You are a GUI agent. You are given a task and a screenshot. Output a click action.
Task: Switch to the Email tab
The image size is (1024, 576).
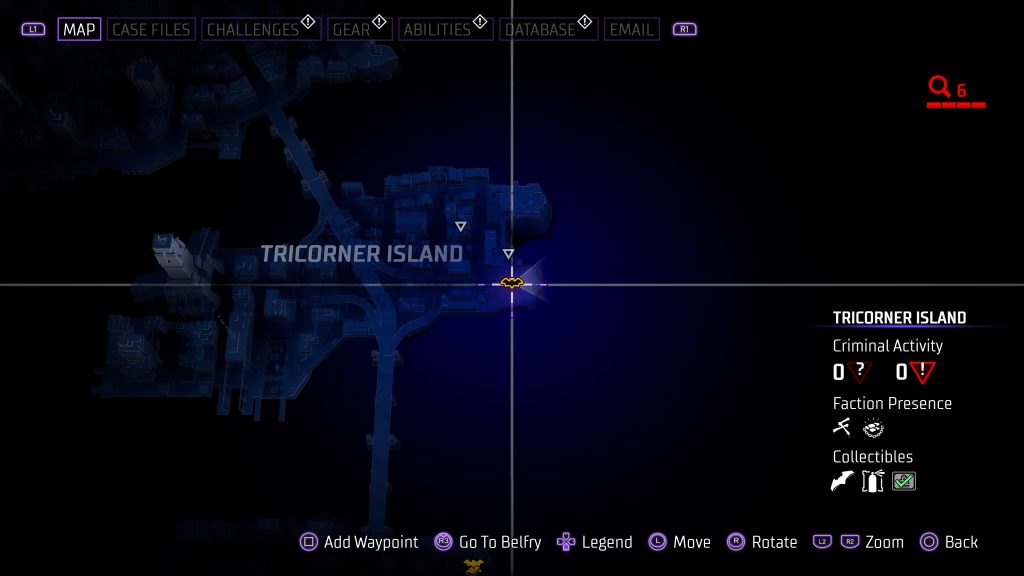(x=631, y=29)
